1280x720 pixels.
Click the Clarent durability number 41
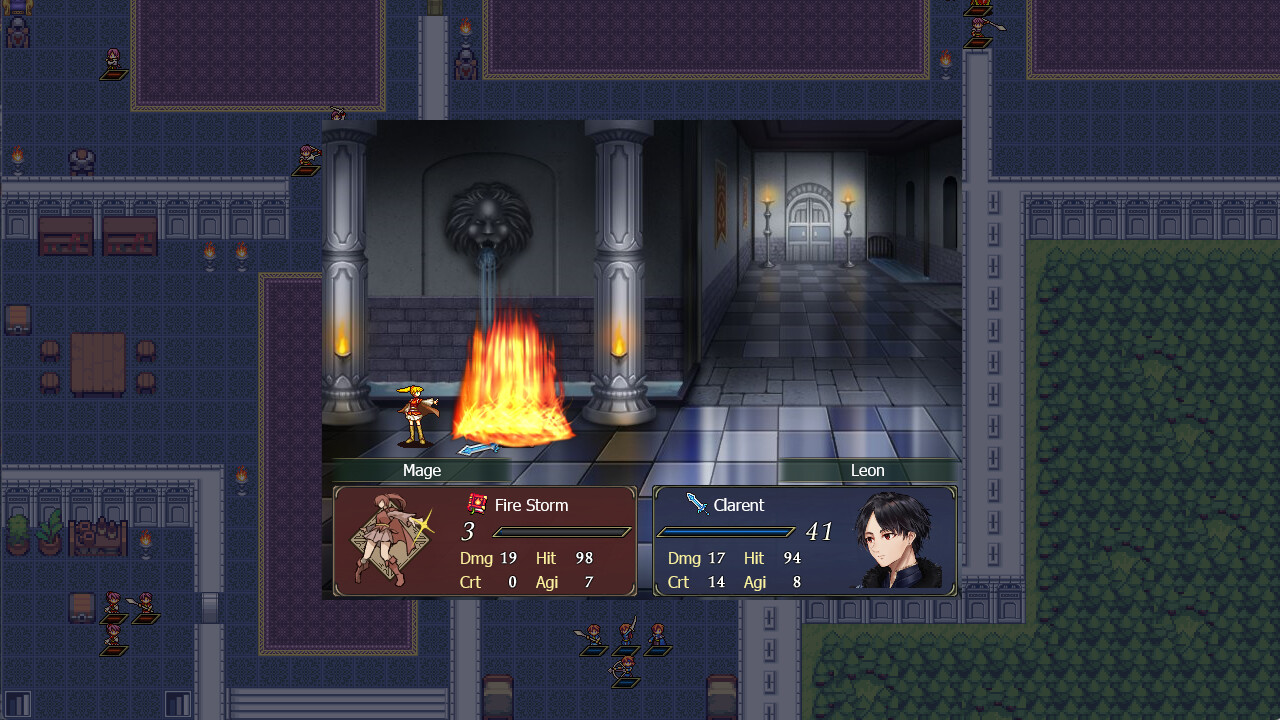pyautogui.click(x=820, y=531)
